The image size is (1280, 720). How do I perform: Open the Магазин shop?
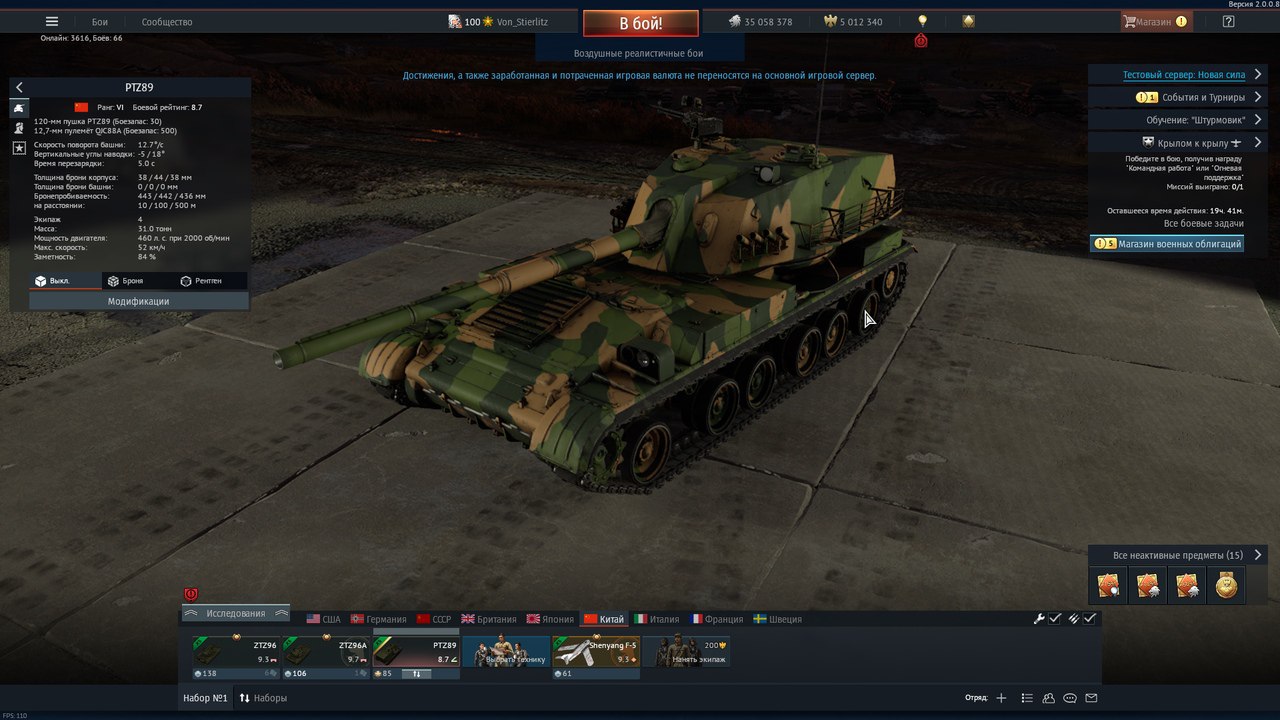[1155, 22]
